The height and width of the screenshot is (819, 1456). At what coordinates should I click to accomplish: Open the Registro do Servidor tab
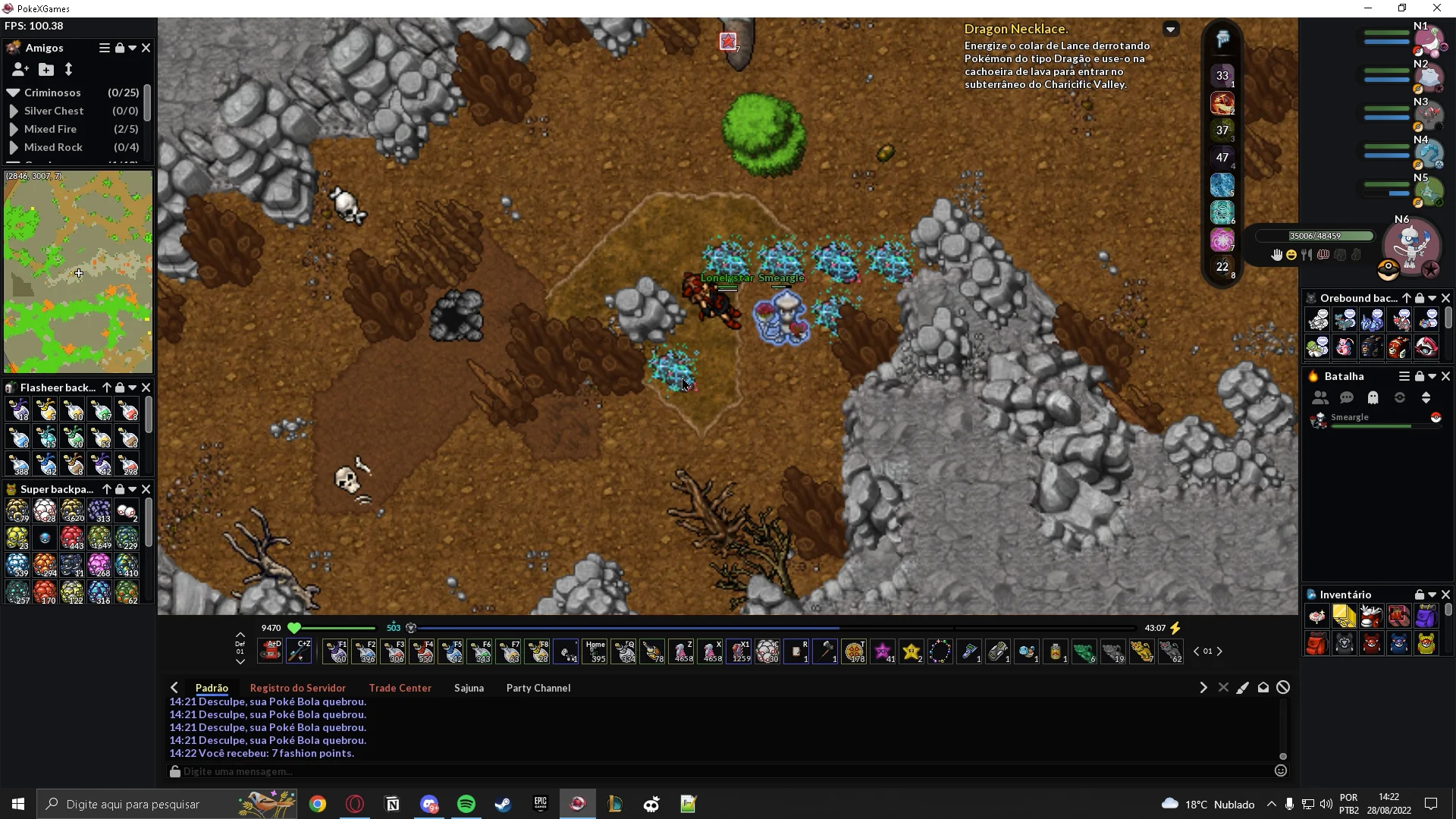pyautogui.click(x=297, y=688)
